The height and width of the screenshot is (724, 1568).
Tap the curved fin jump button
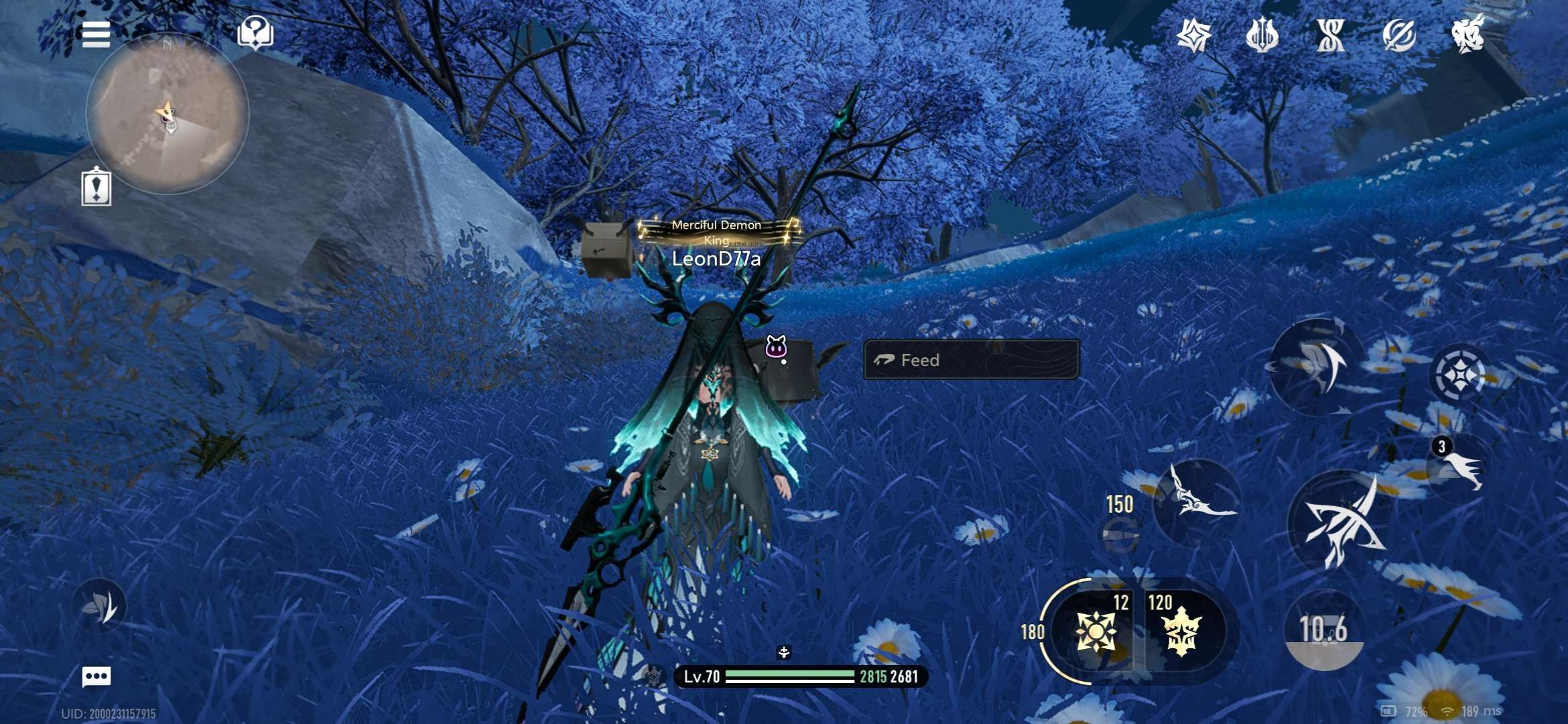tap(1317, 365)
